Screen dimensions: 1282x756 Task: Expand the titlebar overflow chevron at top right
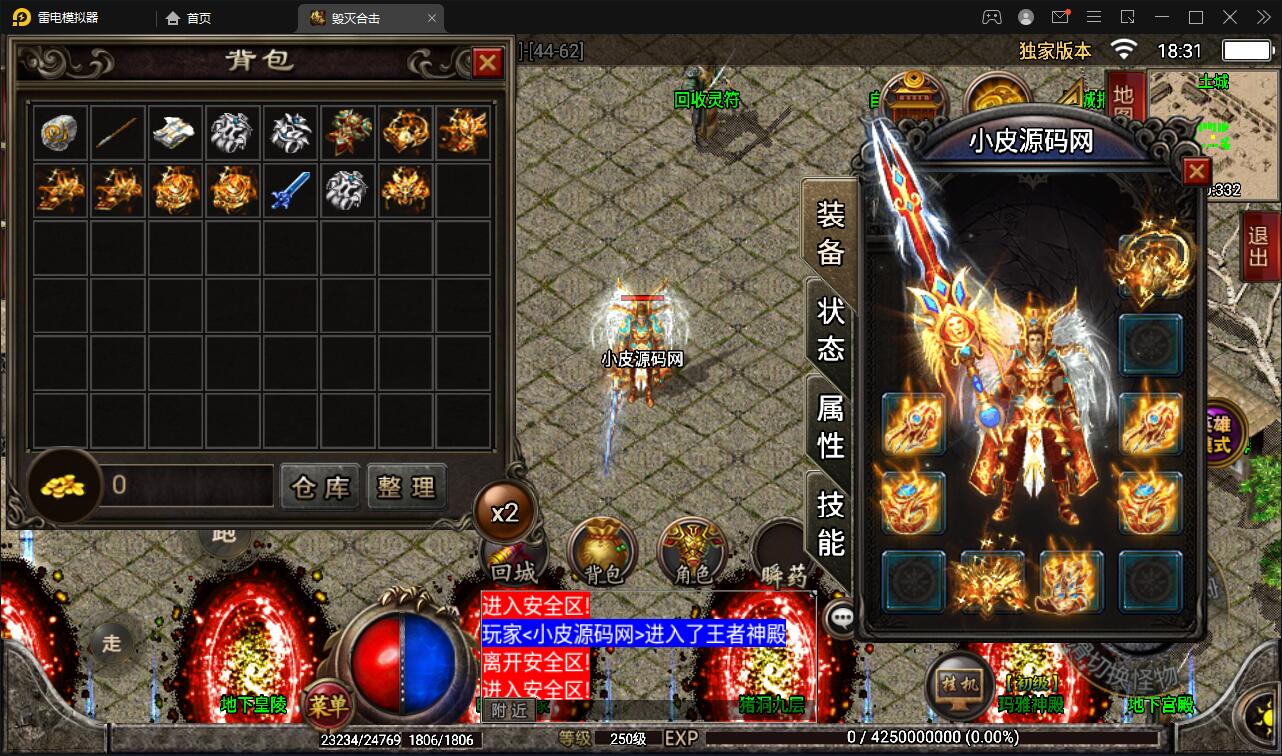(1262, 17)
